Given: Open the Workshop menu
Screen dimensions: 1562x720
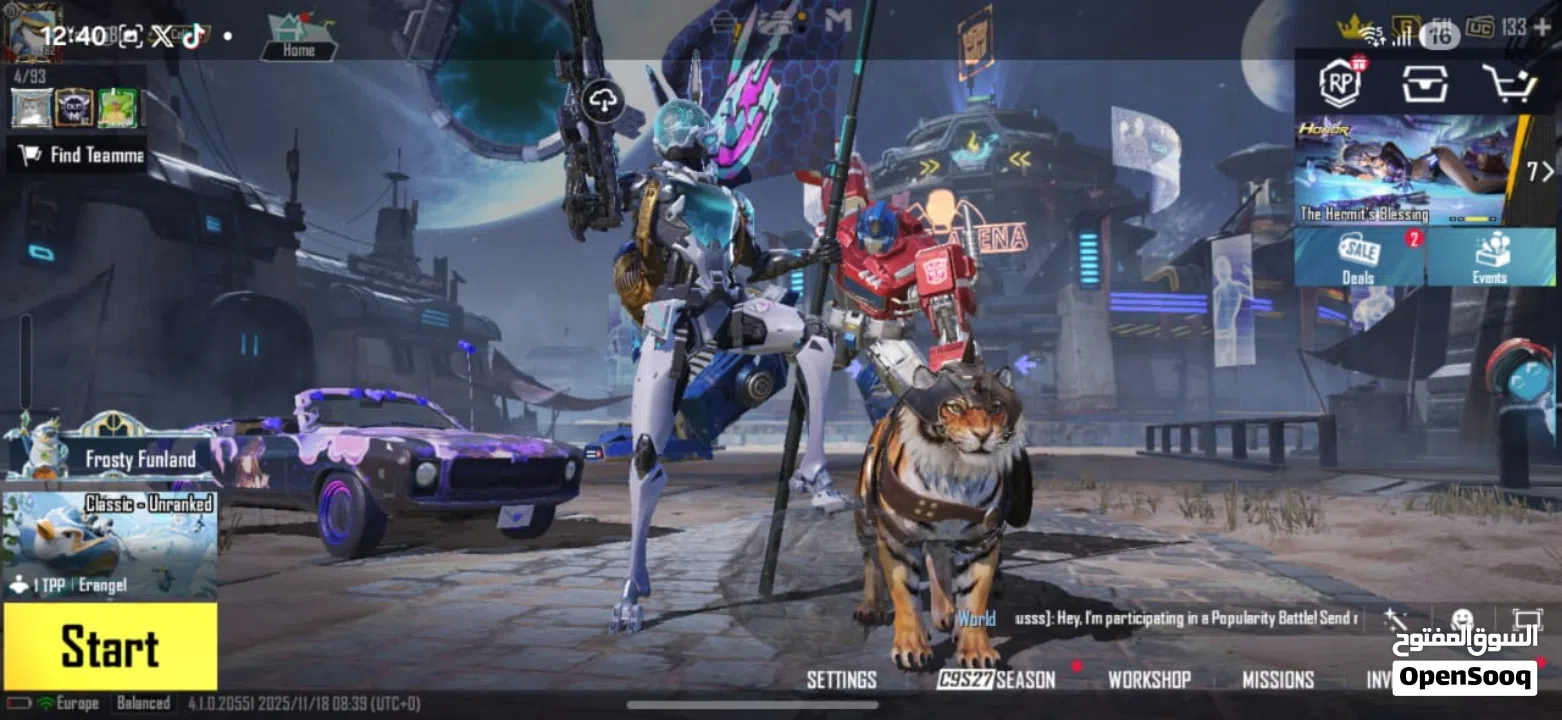Looking at the screenshot, I should (x=1149, y=680).
